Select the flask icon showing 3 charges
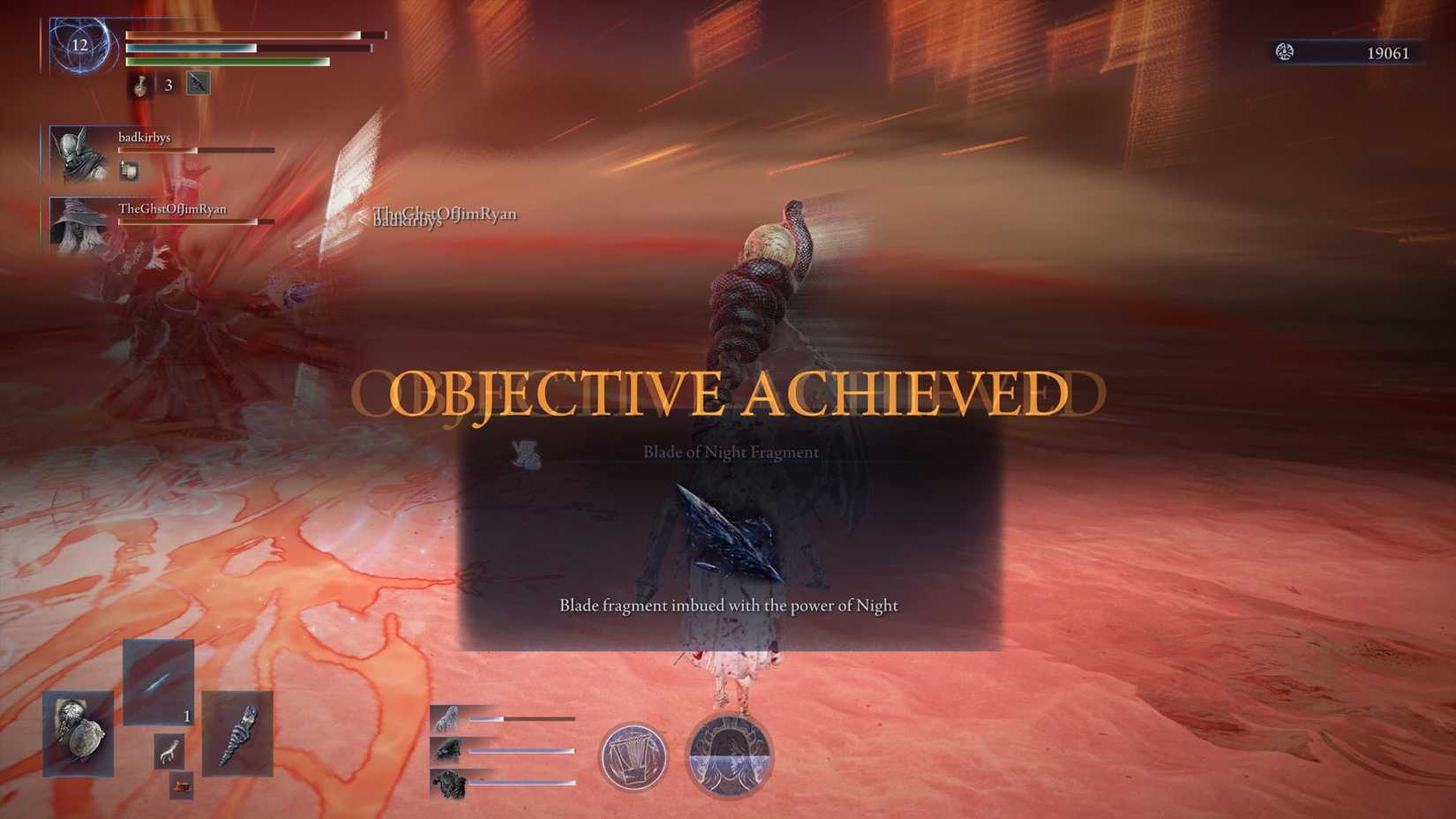This screenshot has height=819, width=1456. (x=139, y=86)
